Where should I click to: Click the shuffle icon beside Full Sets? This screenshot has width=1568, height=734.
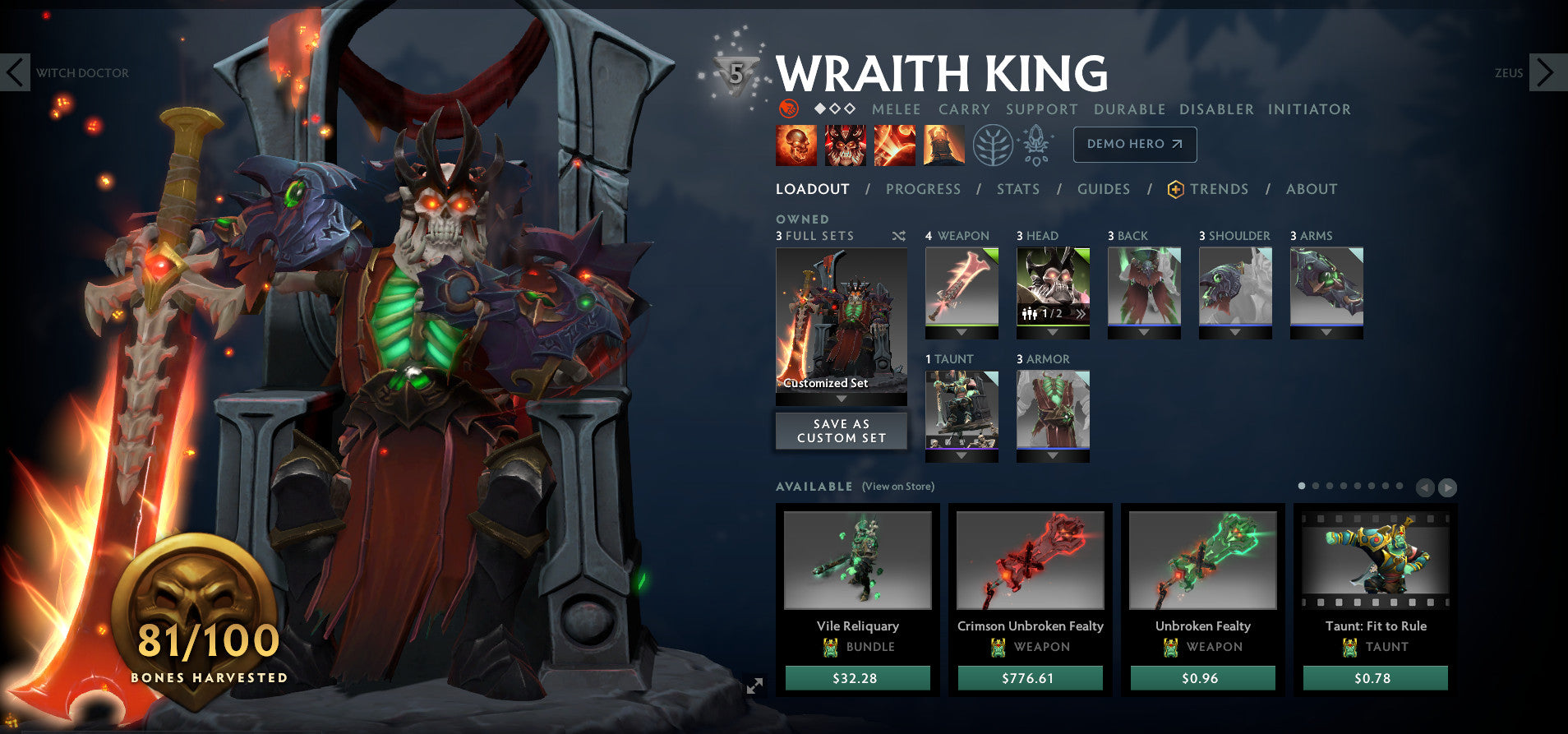tap(896, 236)
